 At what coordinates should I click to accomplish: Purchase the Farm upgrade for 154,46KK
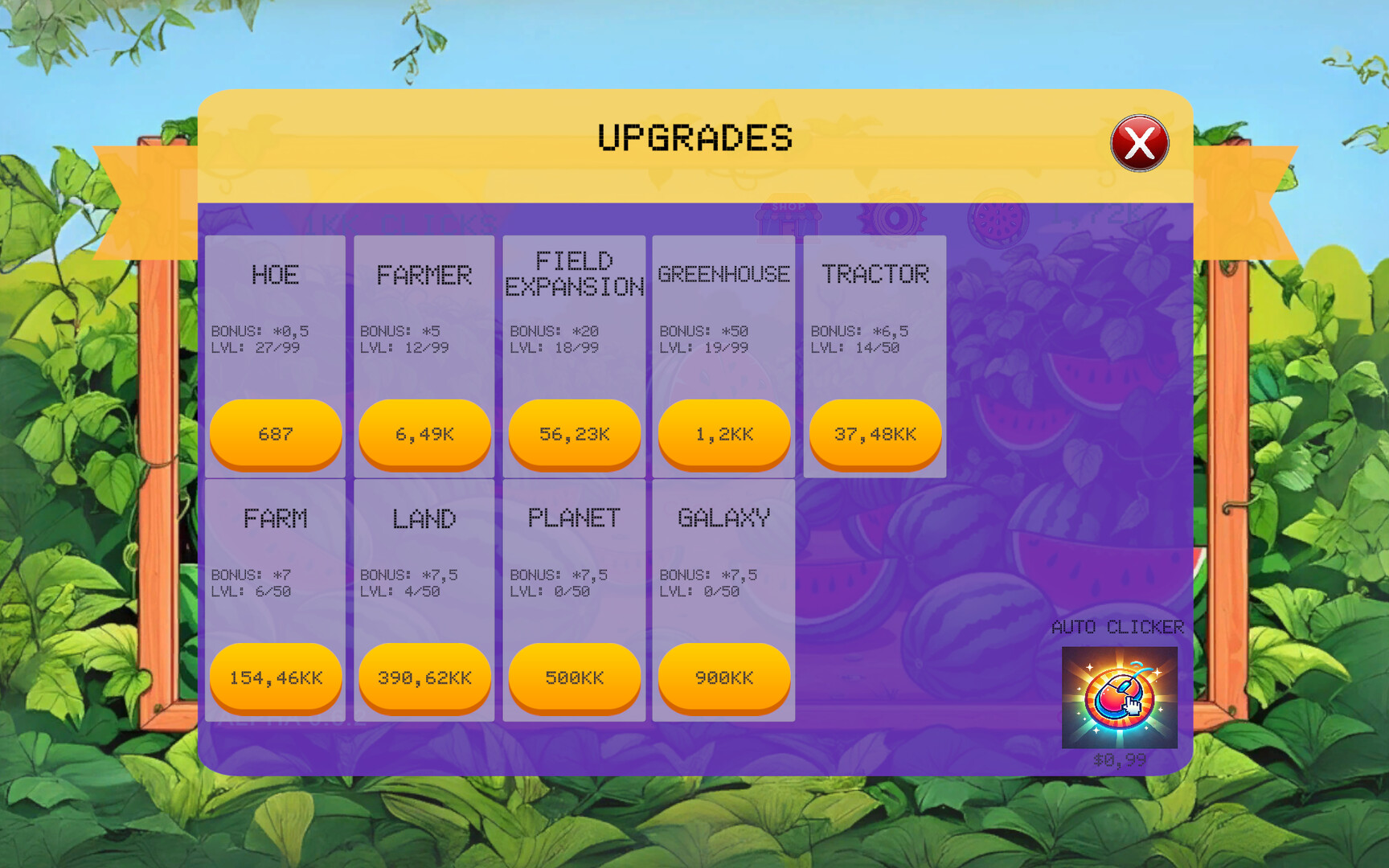click(275, 678)
